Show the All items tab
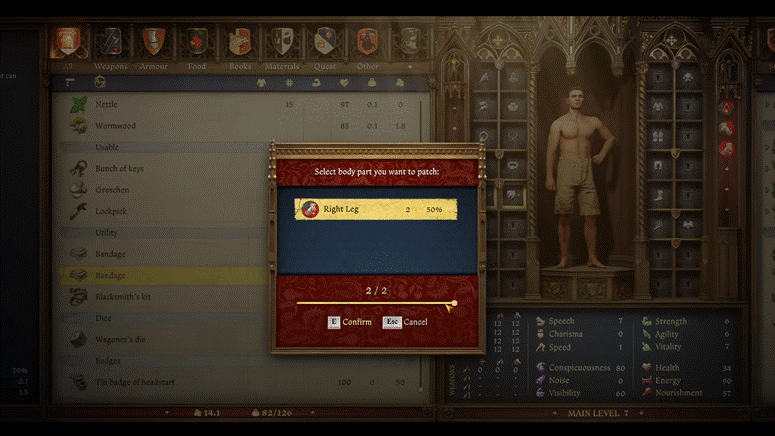The height and width of the screenshot is (436, 775). (x=68, y=42)
